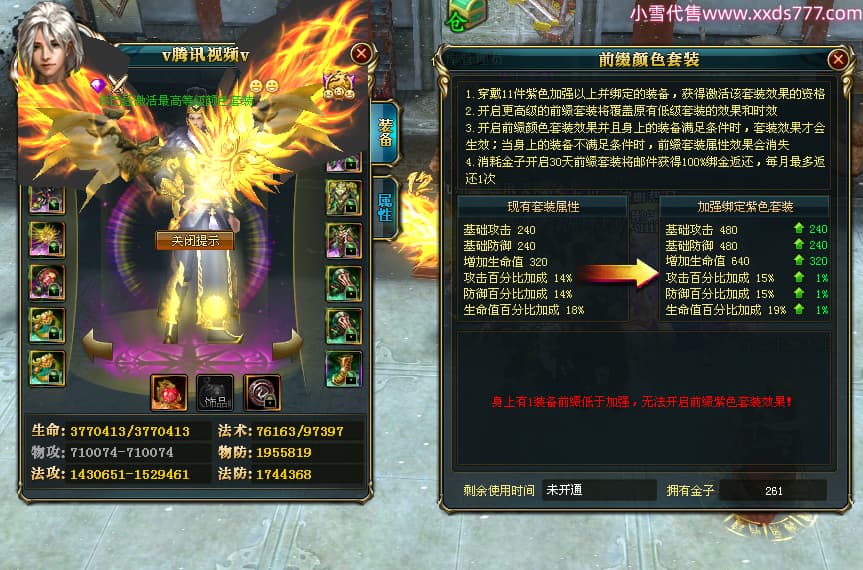Click the purple gem crossed swords icon
This screenshot has height=570, width=863.
click(x=110, y=86)
